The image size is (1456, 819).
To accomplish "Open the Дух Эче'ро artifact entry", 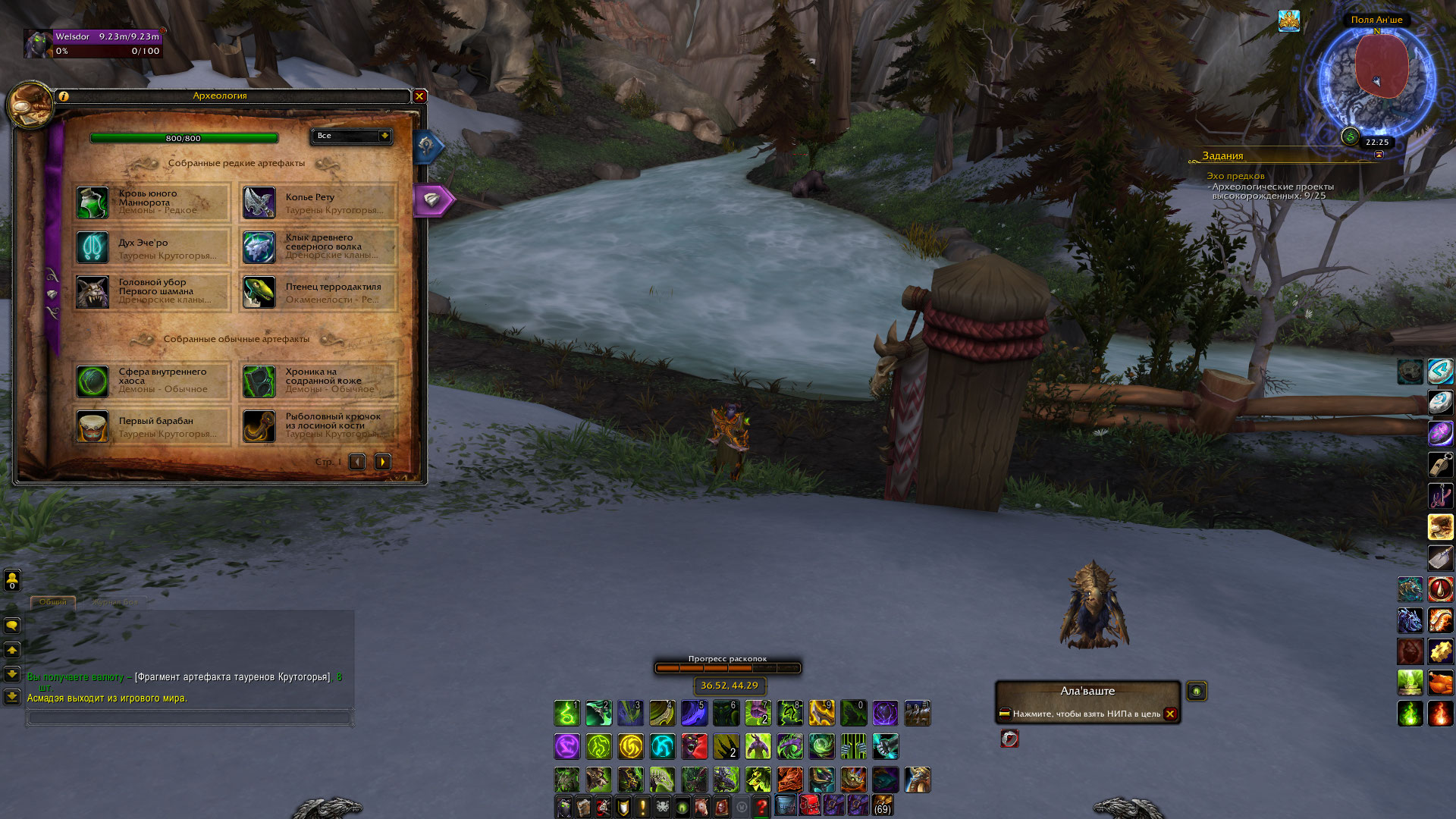I will pos(152,248).
